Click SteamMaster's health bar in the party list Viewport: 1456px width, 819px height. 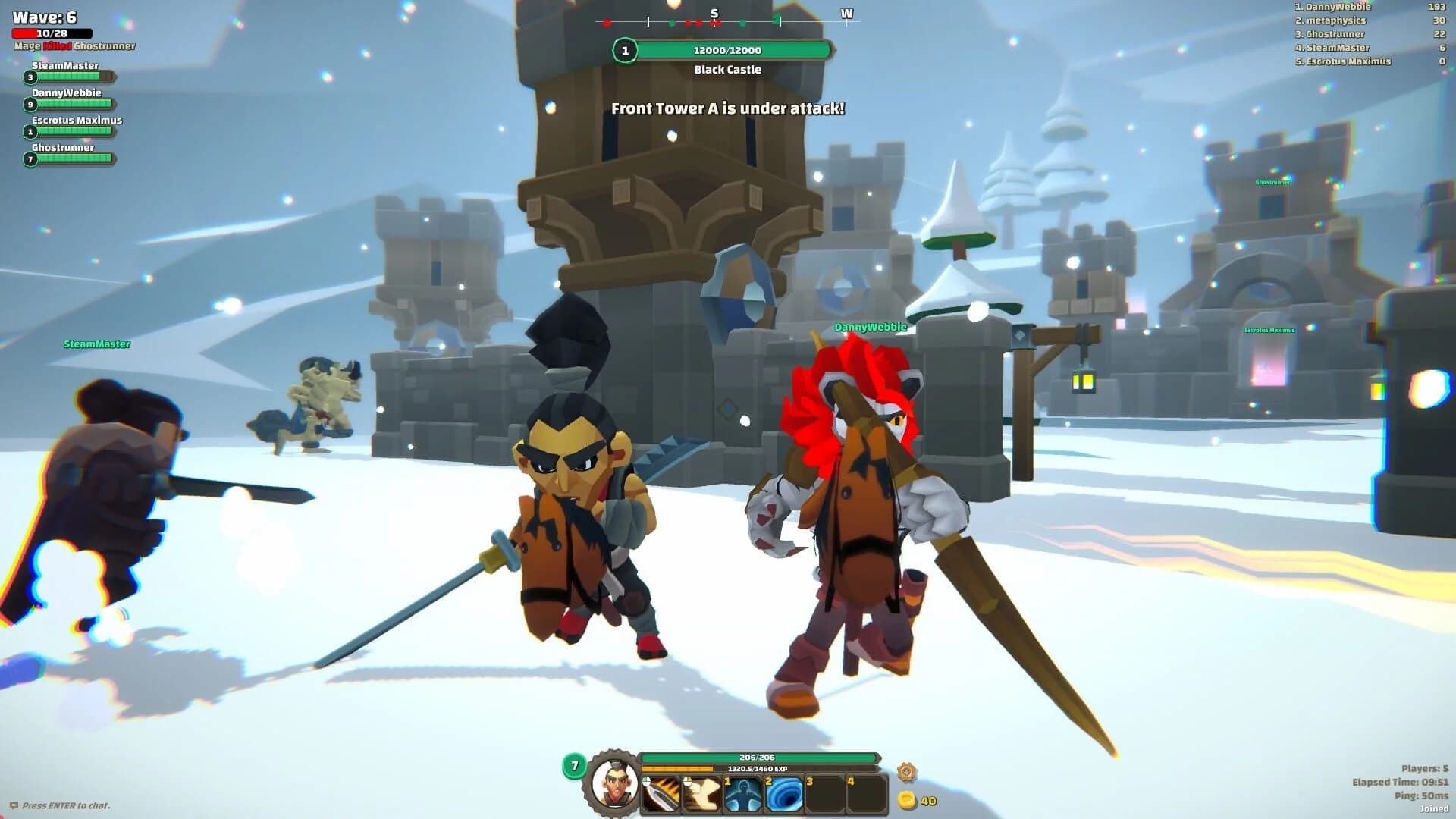70,76
